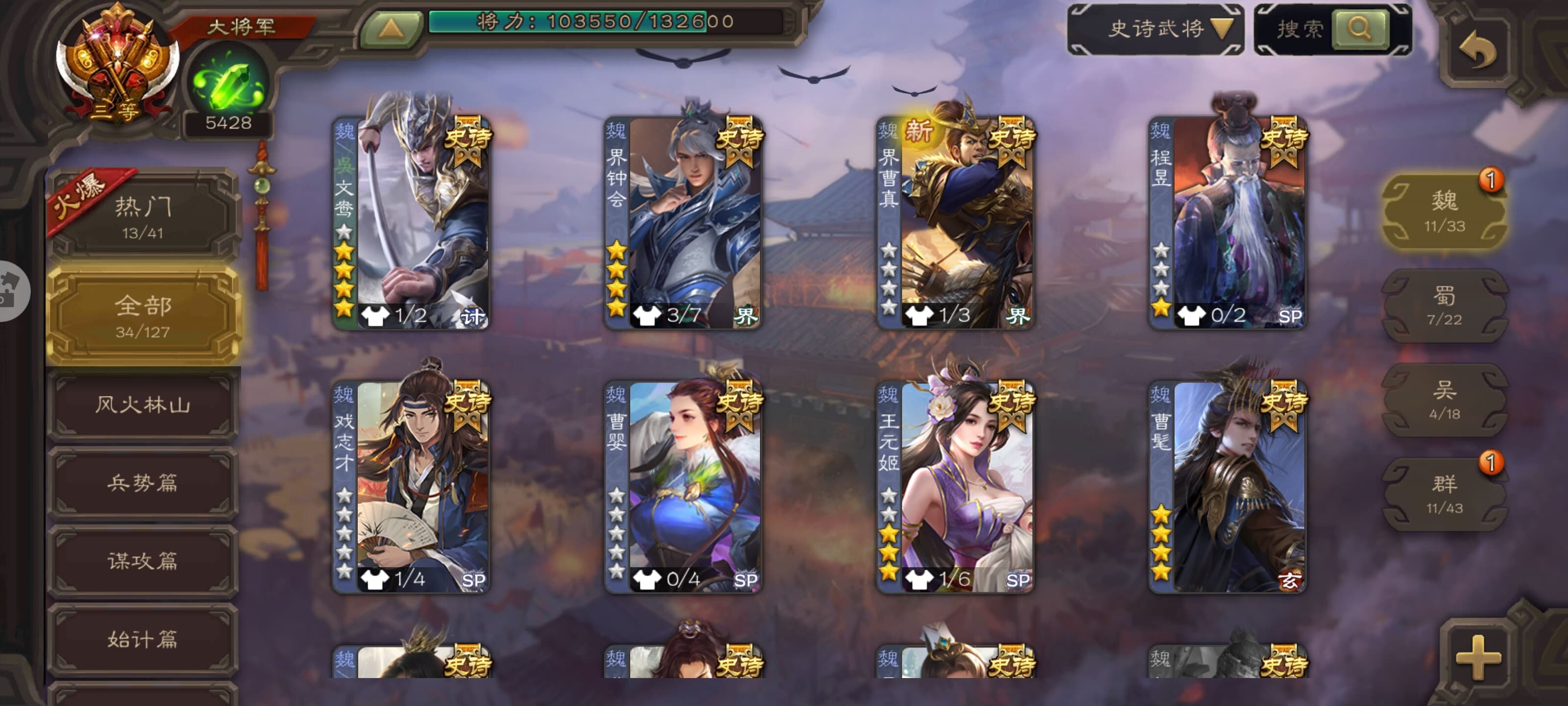Filter generals by 群 faction
Image resolution: width=1568 pixels, height=706 pixels.
tap(1444, 494)
